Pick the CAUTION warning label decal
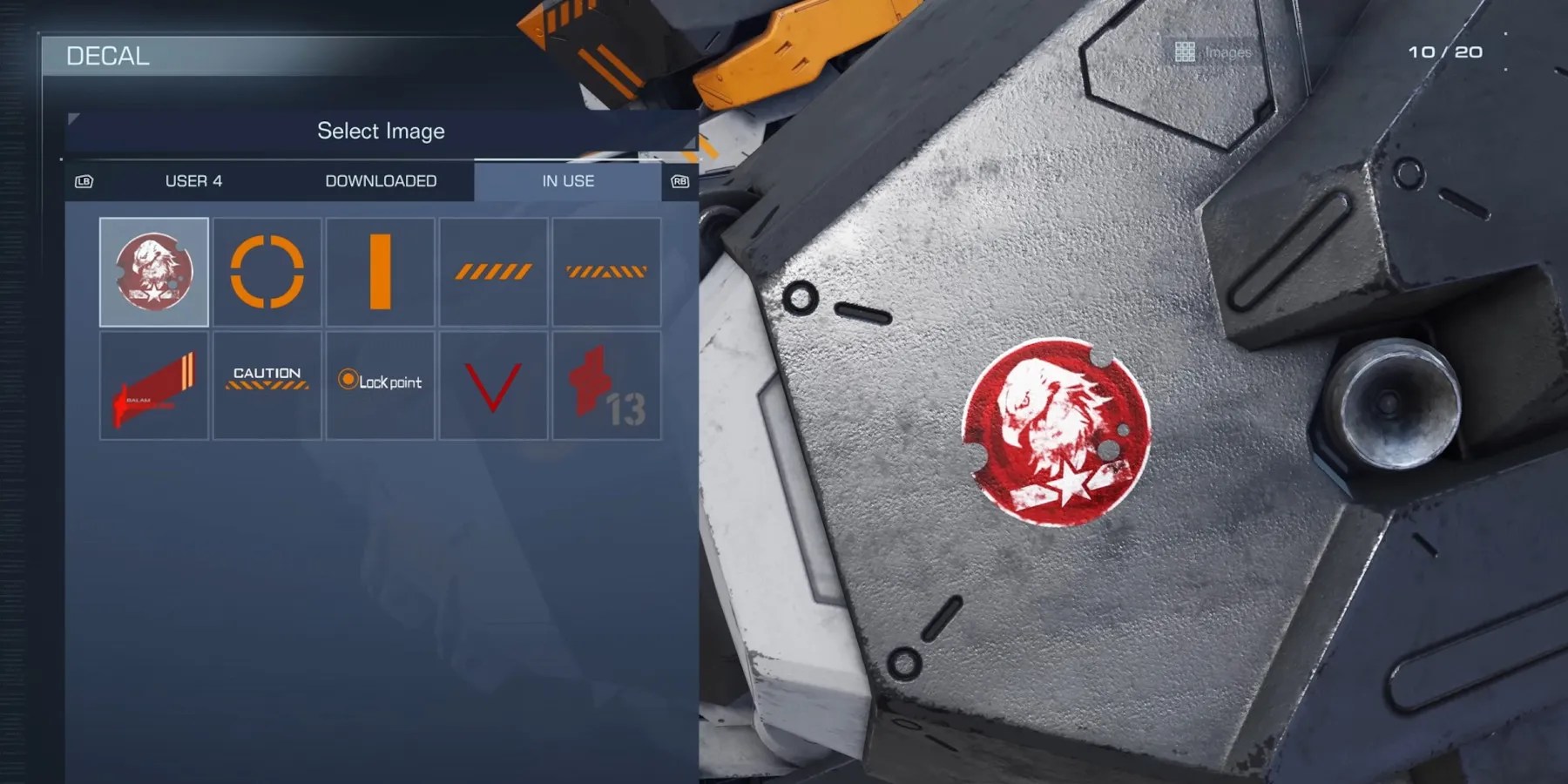Screen dimensions: 1568x784 coord(267,383)
